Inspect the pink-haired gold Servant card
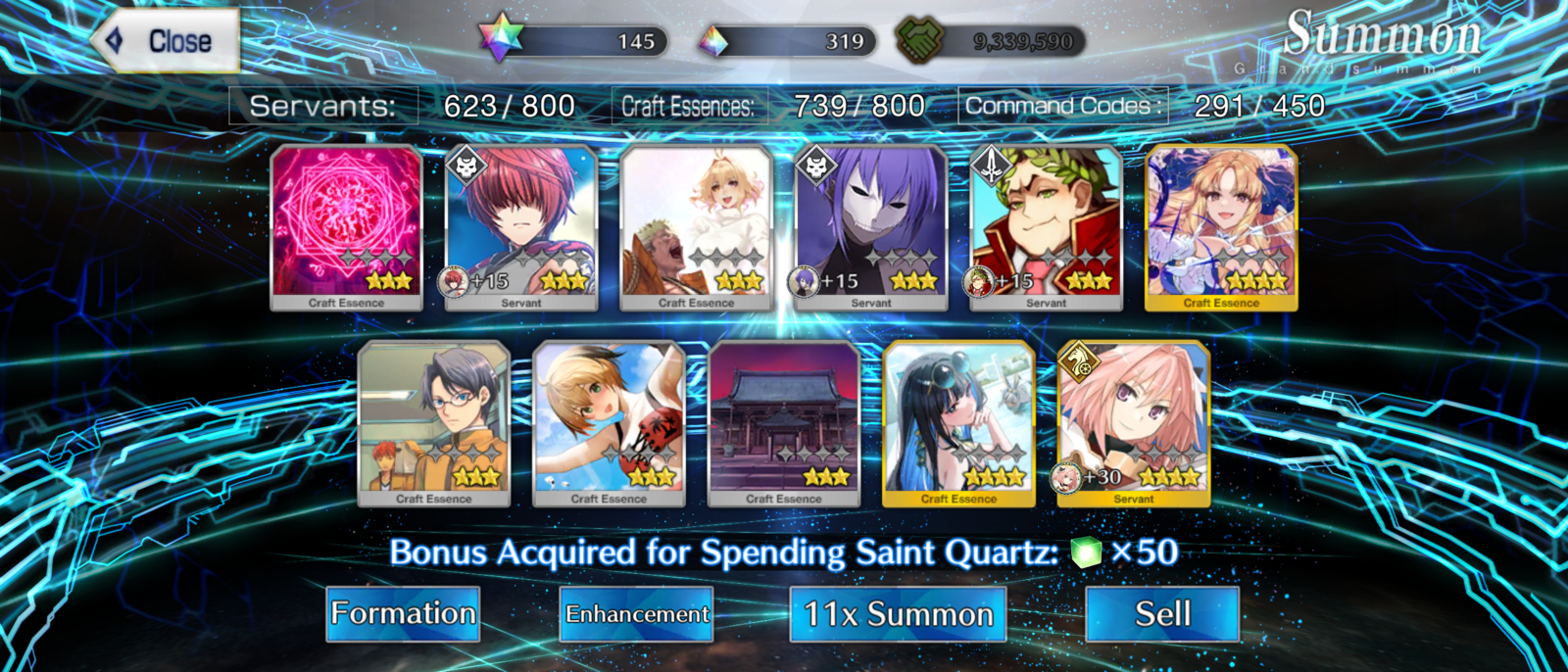Viewport: 1568px width, 672px height. click(1134, 423)
